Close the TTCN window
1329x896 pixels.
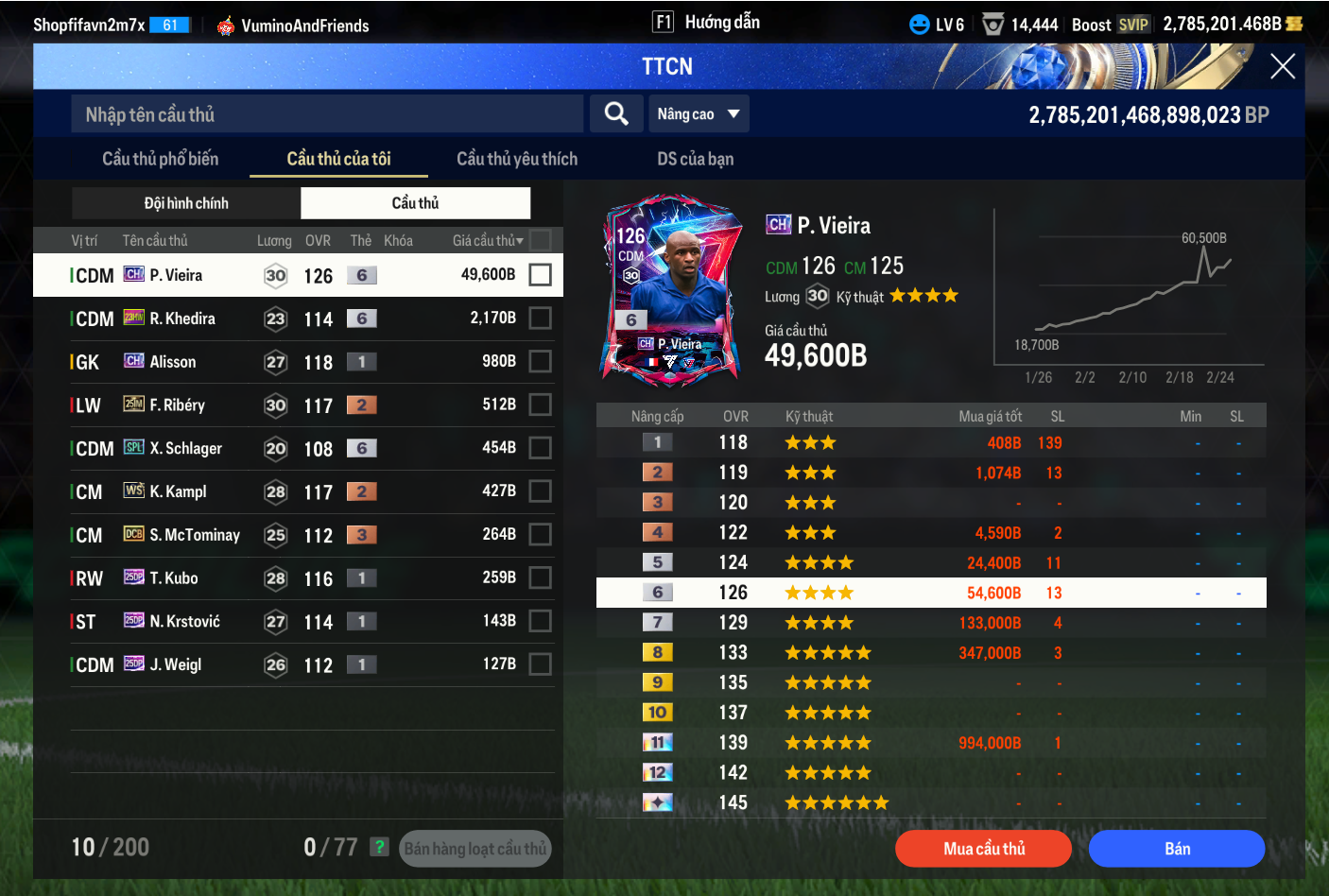[1282, 66]
